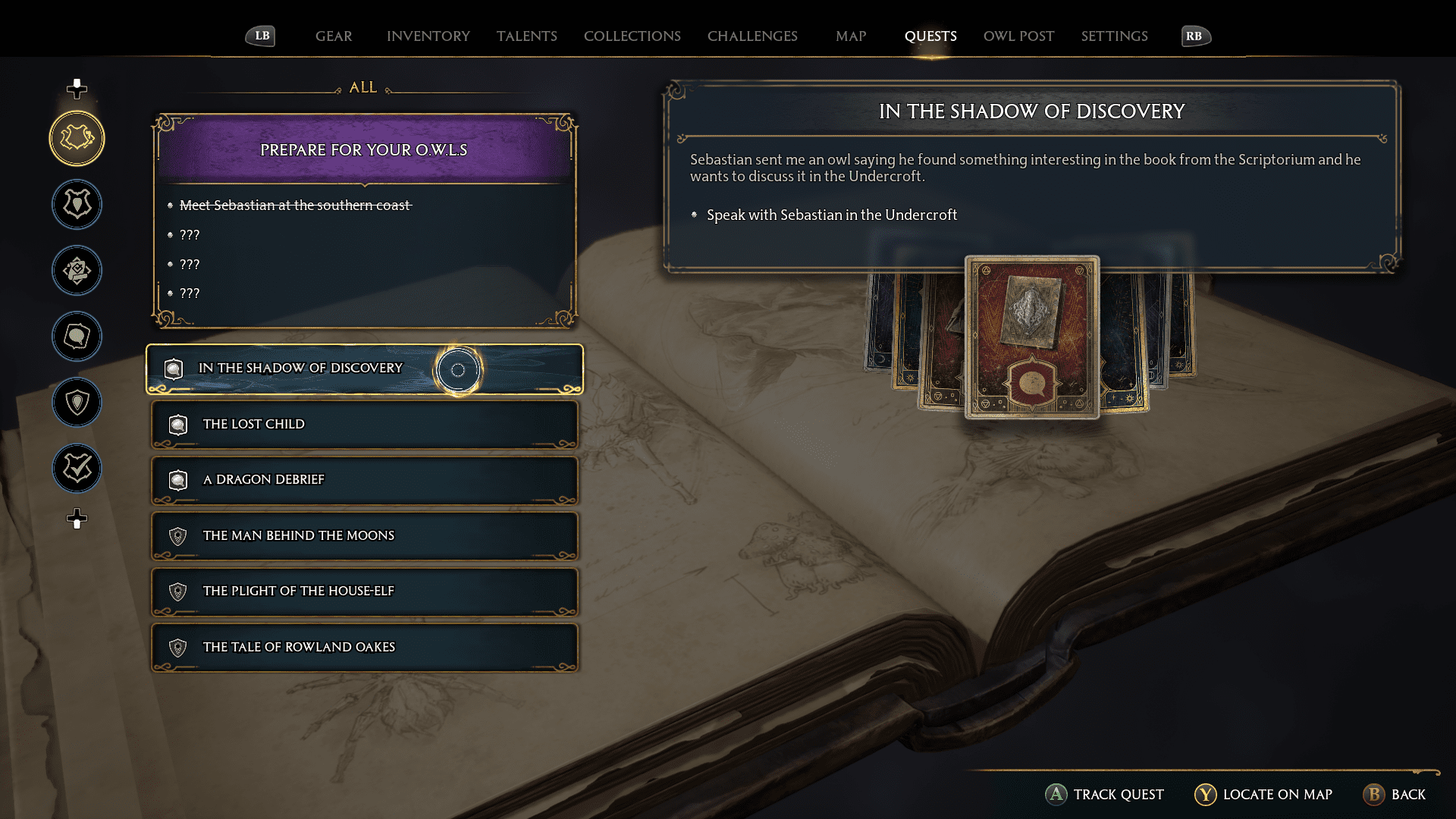Open the completed quests checkmark shield icon
The image size is (1456, 819).
pos(76,468)
